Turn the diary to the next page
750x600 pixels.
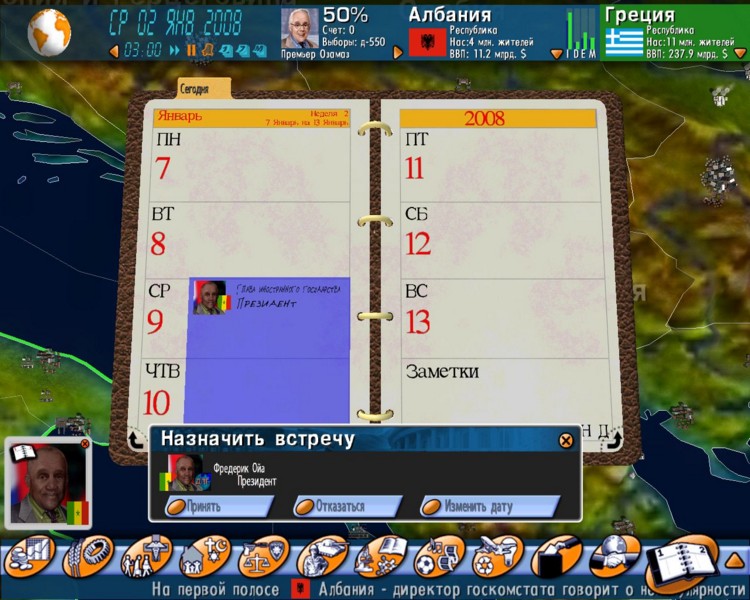click(614, 439)
